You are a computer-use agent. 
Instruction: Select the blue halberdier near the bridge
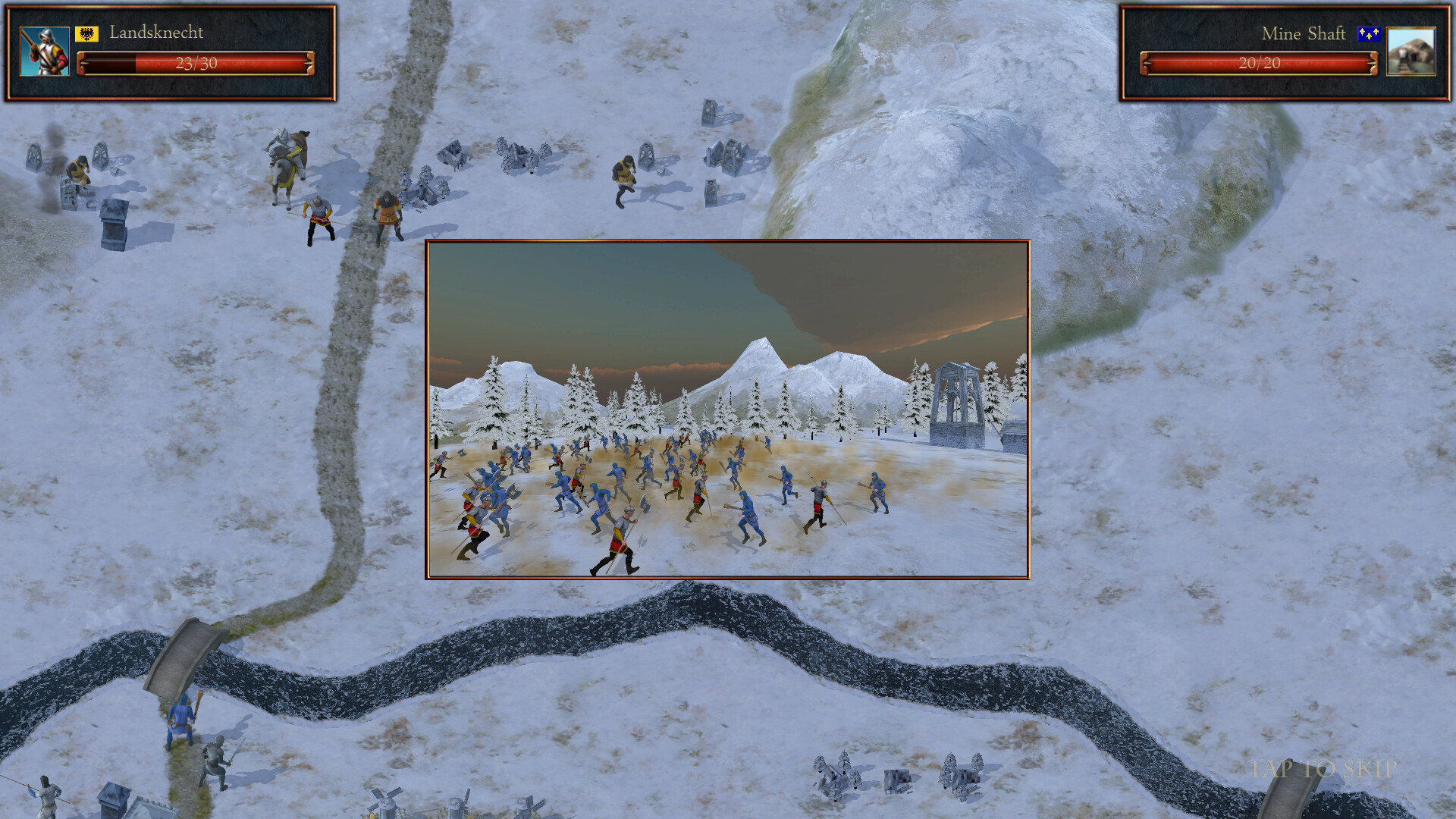coord(180,720)
